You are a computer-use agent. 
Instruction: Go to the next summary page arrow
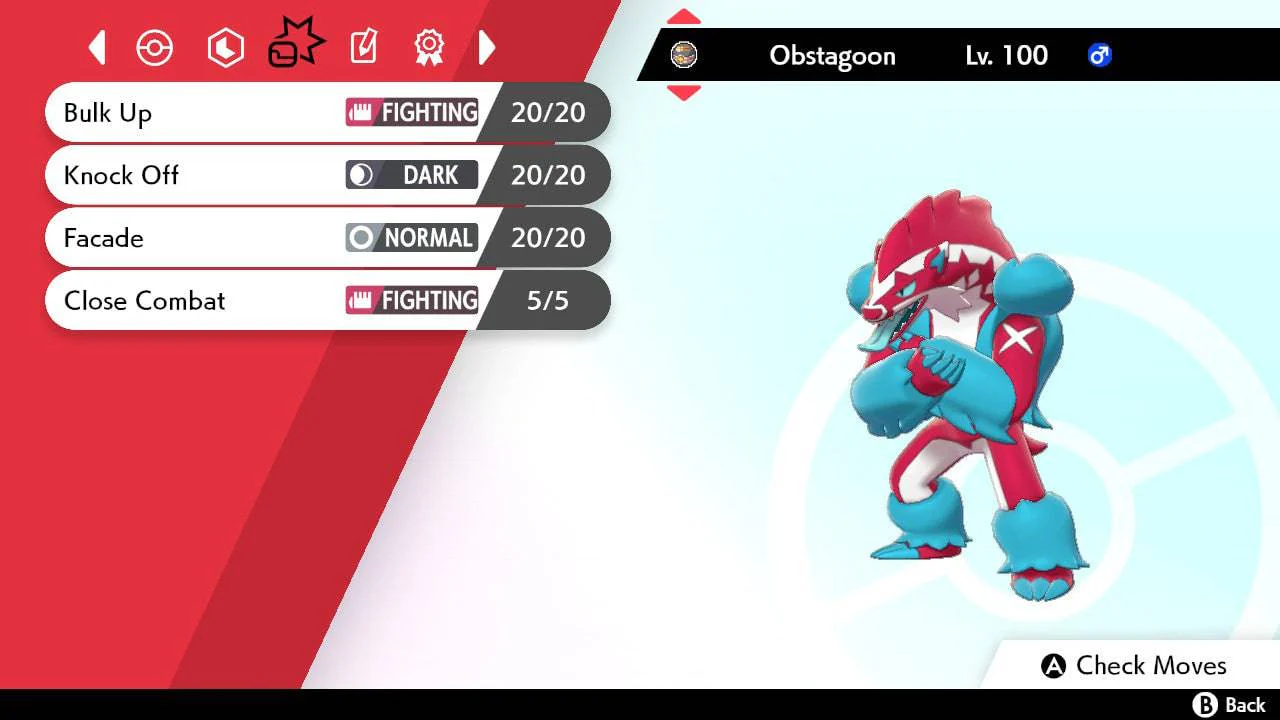(487, 47)
